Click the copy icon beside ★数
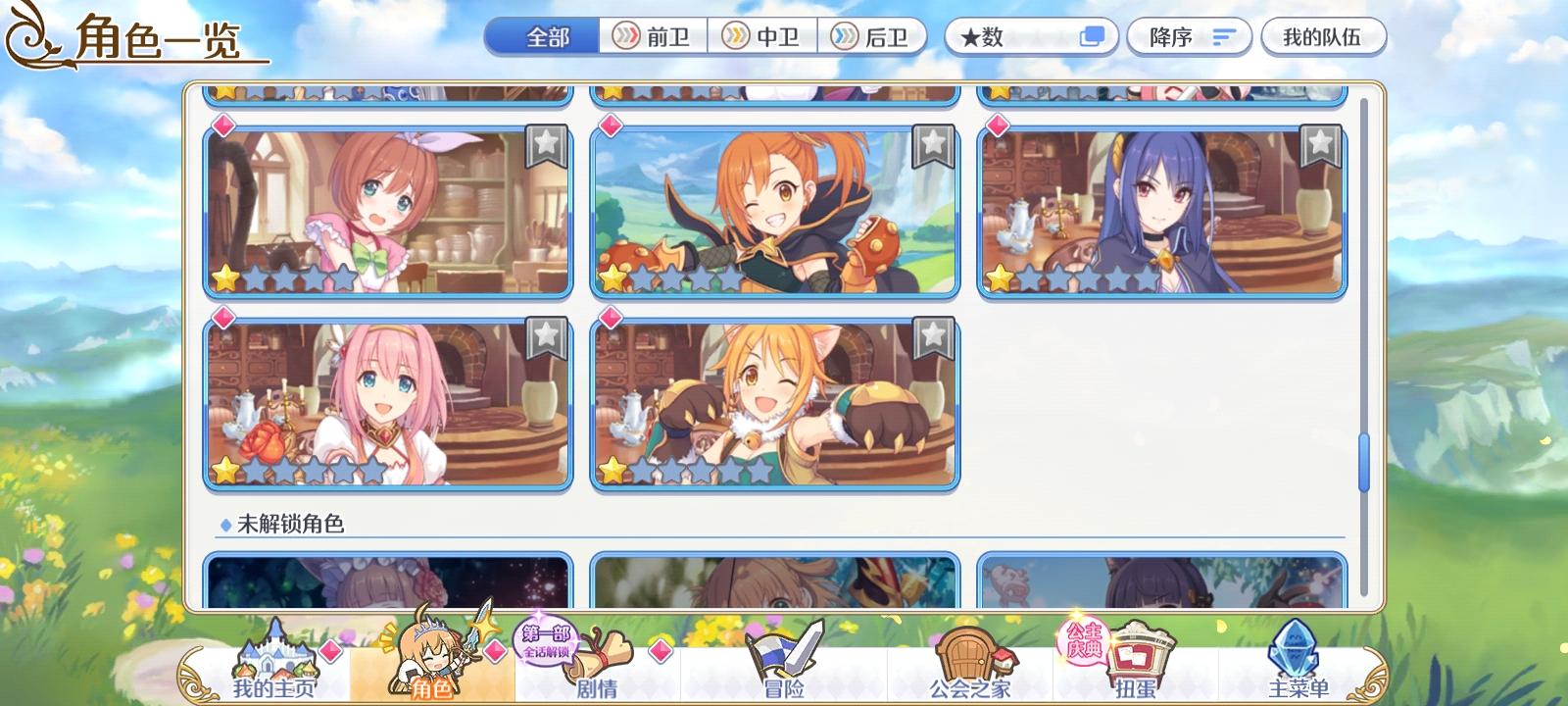Image resolution: width=1568 pixels, height=706 pixels. tap(1091, 37)
